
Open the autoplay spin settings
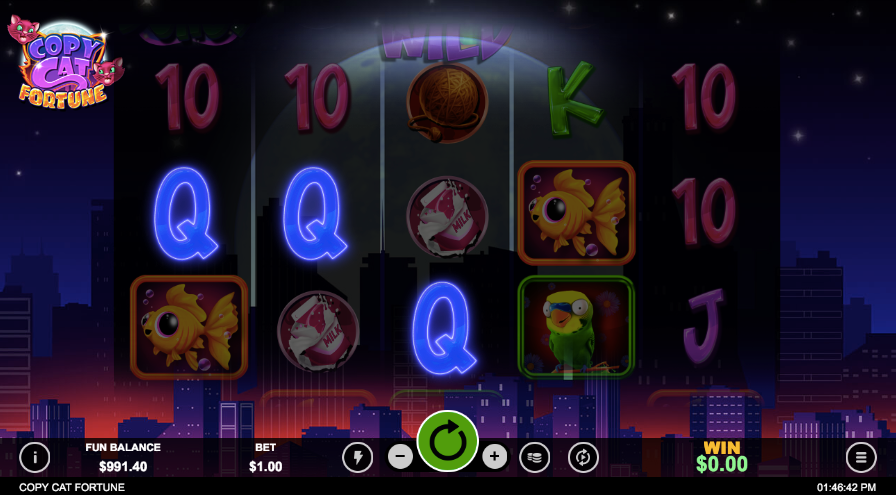point(583,457)
